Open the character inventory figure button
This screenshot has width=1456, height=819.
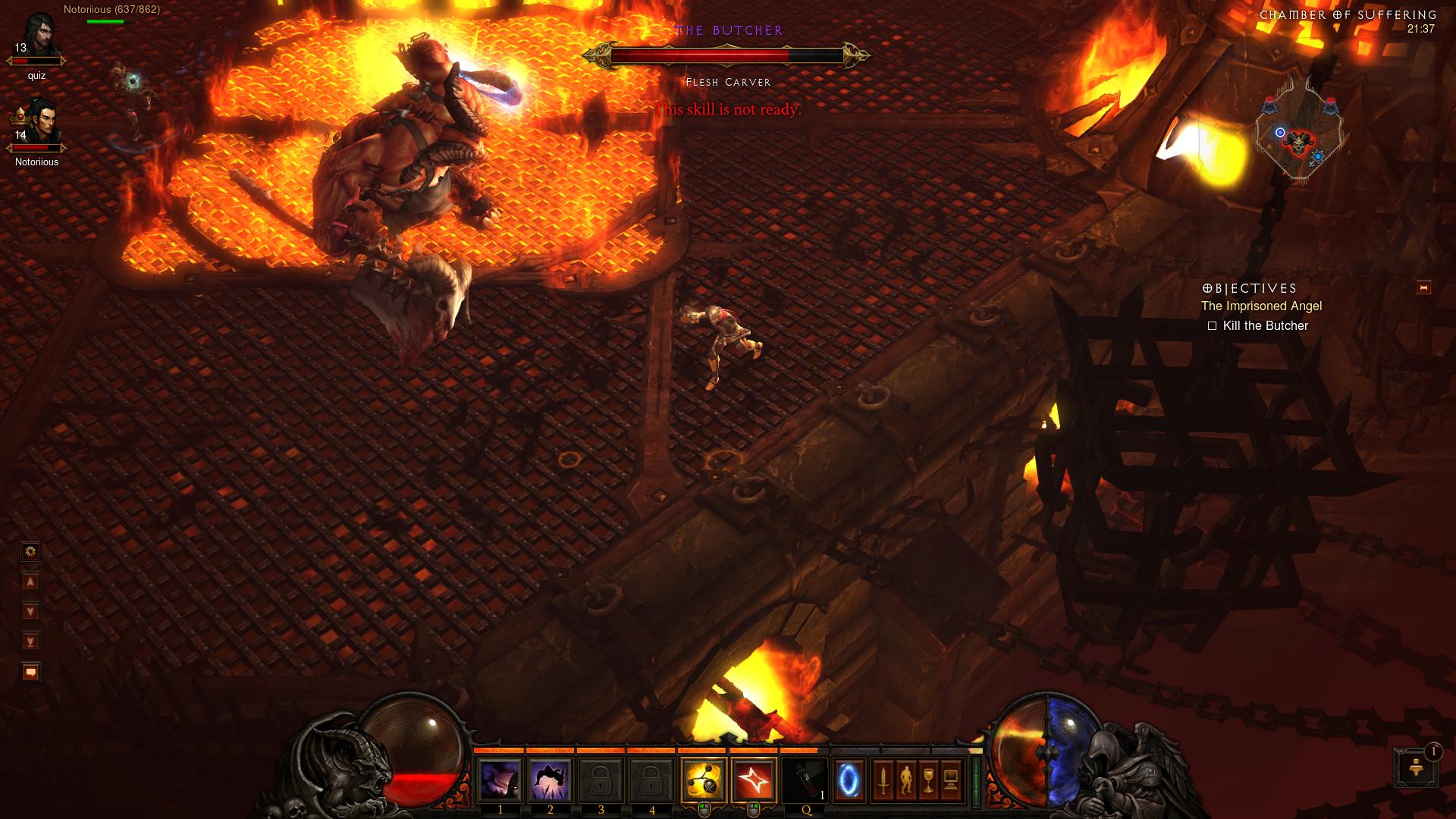tap(905, 780)
